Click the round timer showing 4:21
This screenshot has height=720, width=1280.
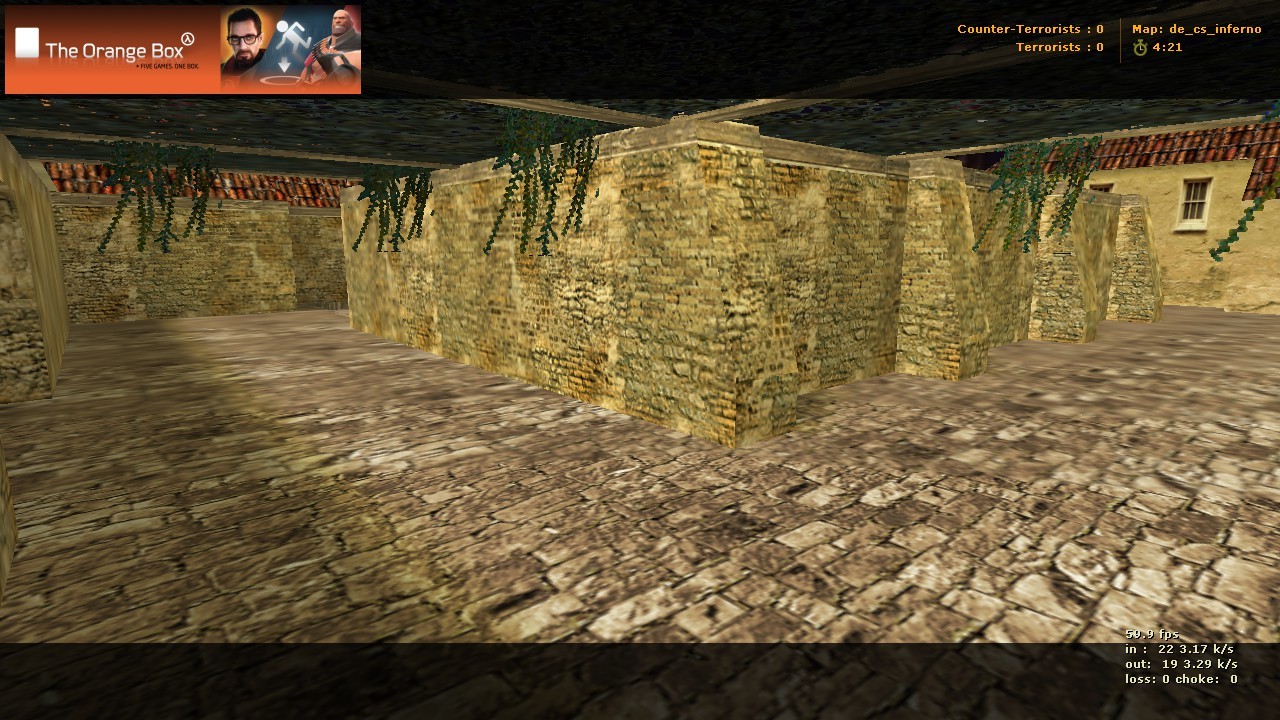click(1167, 45)
